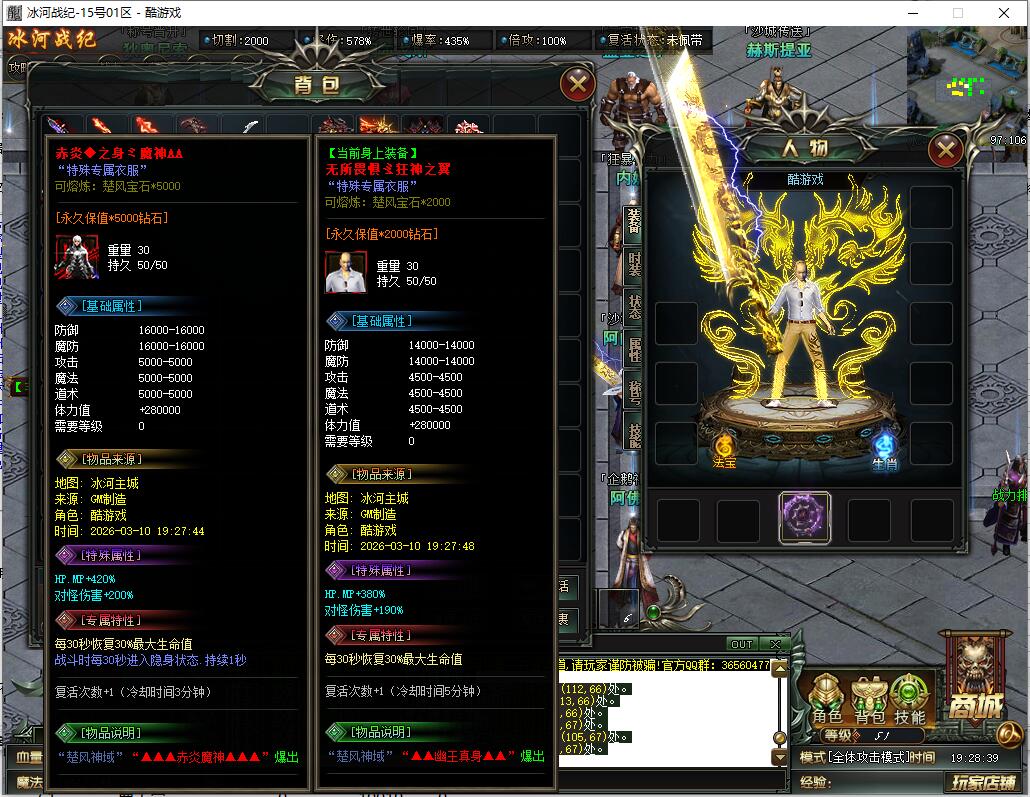The height and width of the screenshot is (797, 1030).
Task: Close the 背包 backpack window
Action: 577,84
